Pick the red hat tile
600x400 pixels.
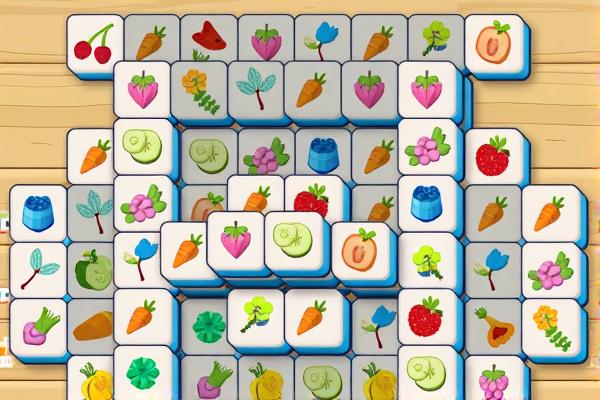coord(209,39)
